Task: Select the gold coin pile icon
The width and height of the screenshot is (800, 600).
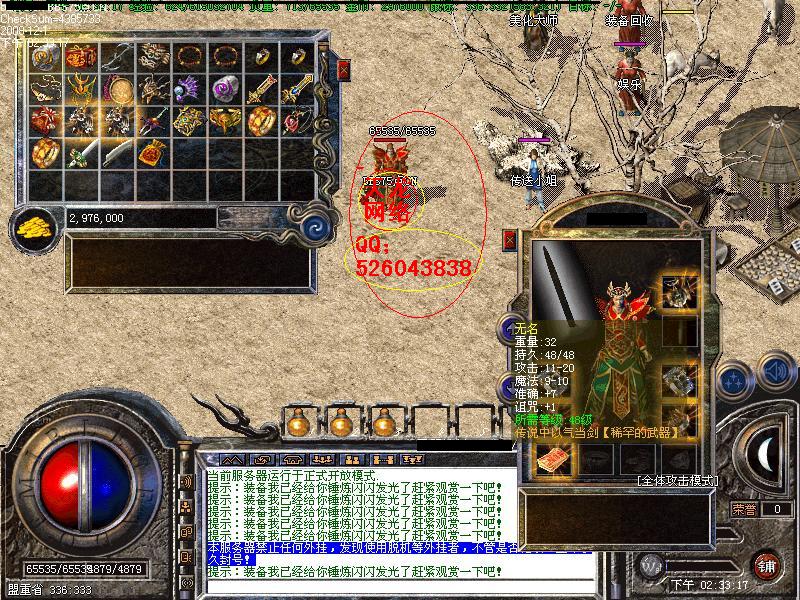Action: point(37,223)
